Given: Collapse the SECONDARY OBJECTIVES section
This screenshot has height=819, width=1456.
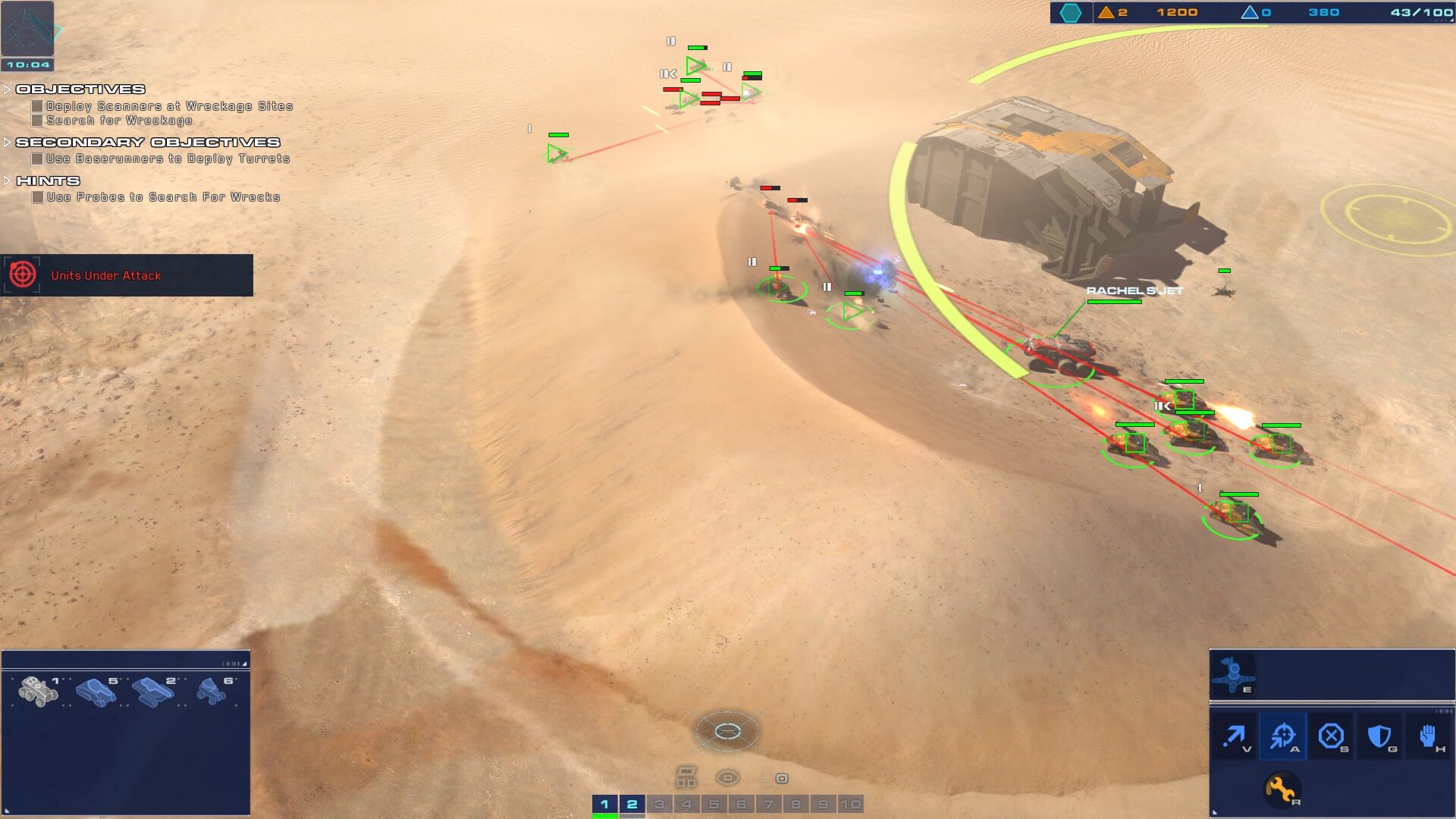Looking at the screenshot, I should [8, 142].
